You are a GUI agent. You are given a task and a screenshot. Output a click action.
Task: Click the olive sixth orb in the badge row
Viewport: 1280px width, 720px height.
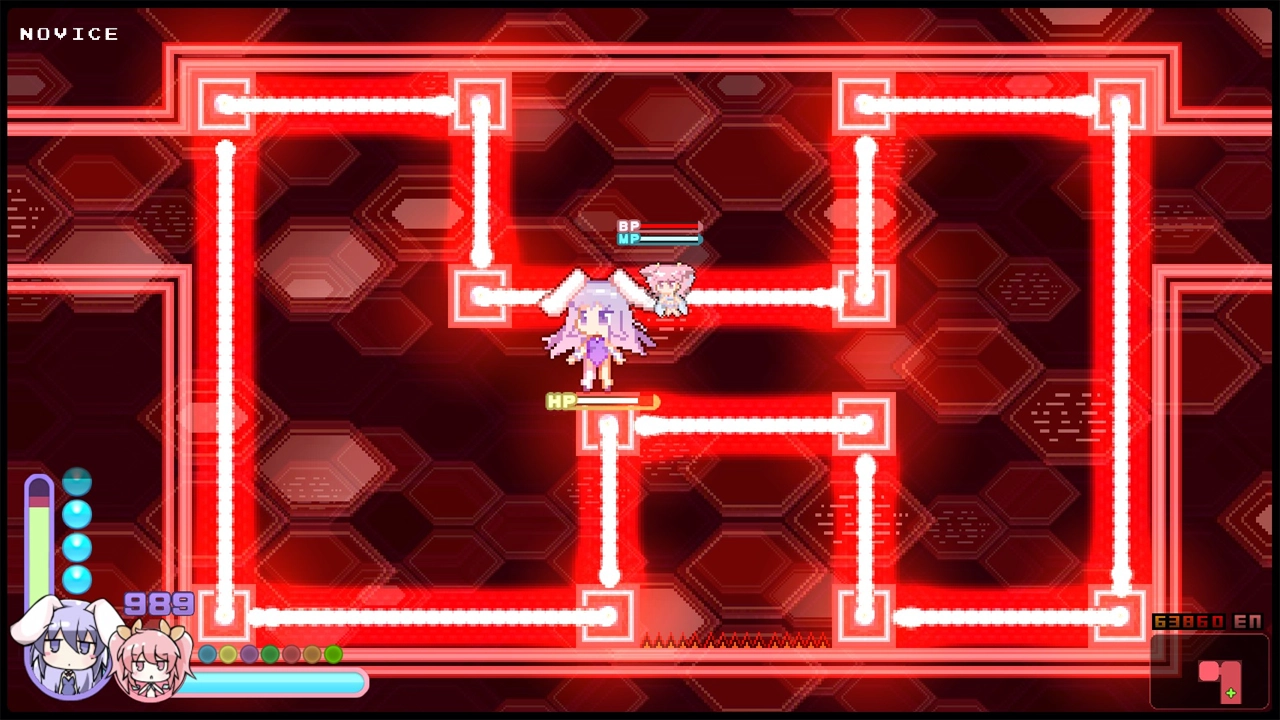point(312,654)
